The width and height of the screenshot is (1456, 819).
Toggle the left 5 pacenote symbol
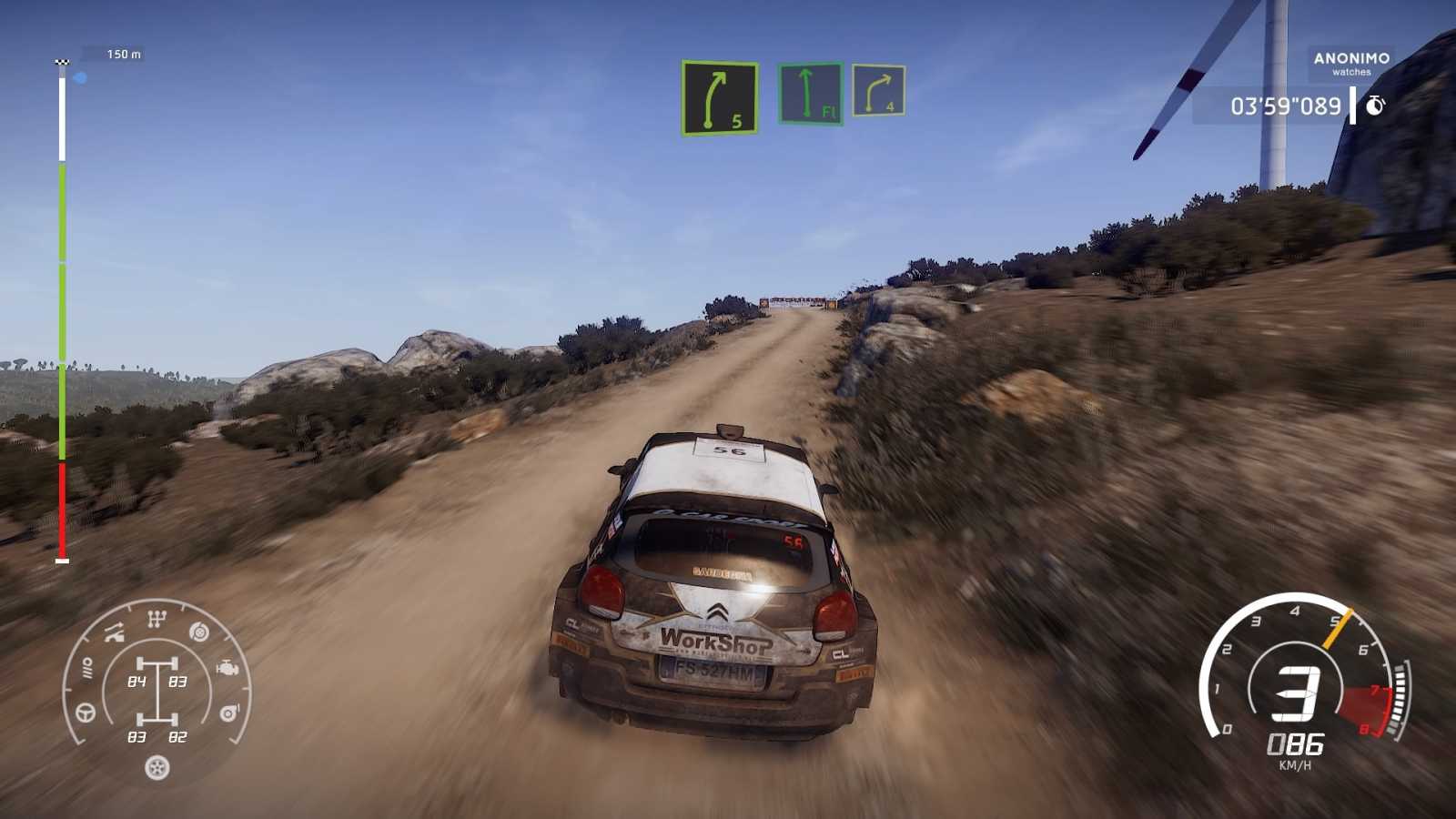[719, 97]
